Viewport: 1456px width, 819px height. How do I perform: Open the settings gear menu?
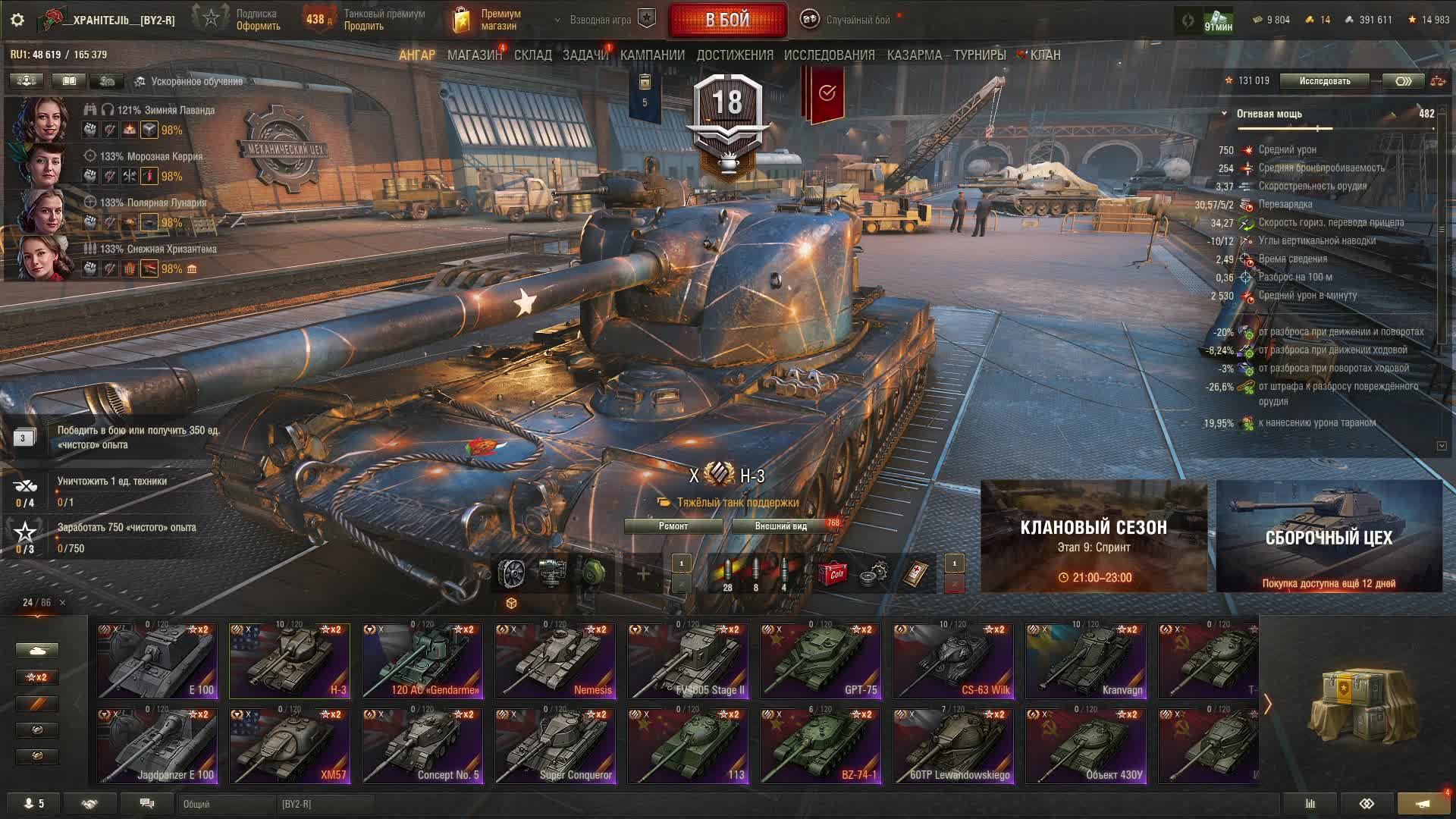(x=17, y=20)
